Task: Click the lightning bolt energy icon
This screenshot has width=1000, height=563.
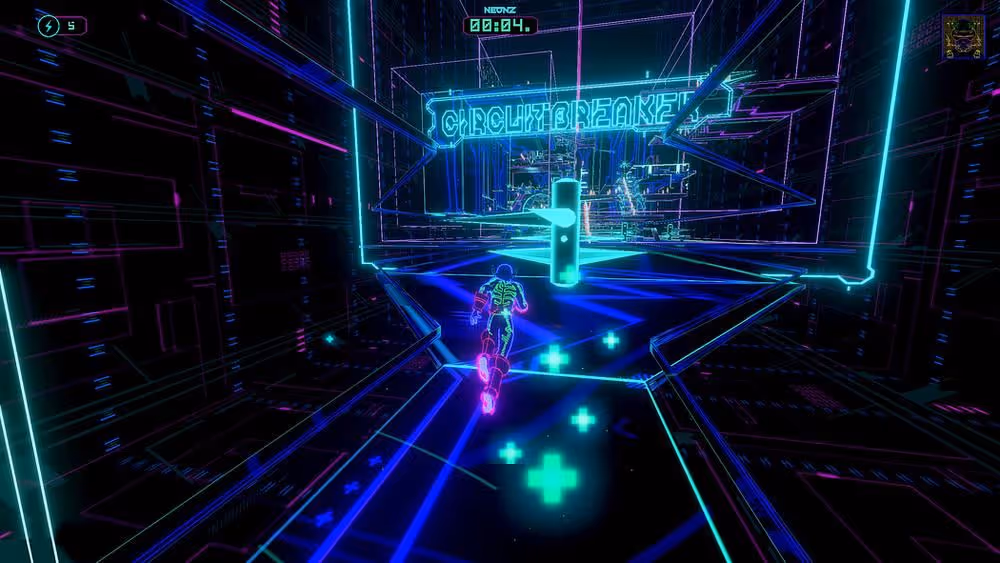Action: point(49,25)
